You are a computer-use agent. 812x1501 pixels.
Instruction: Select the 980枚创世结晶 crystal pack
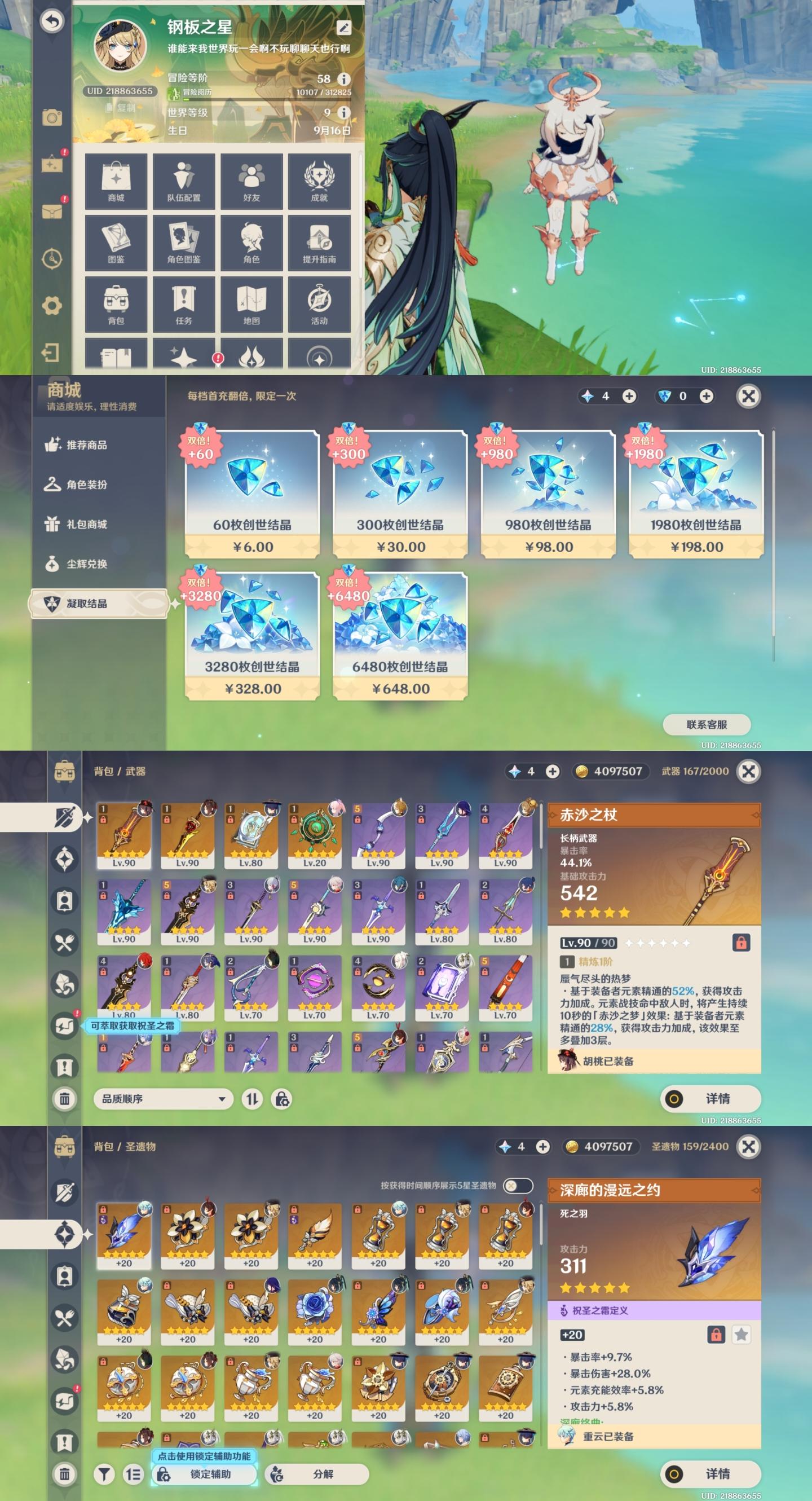click(548, 494)
